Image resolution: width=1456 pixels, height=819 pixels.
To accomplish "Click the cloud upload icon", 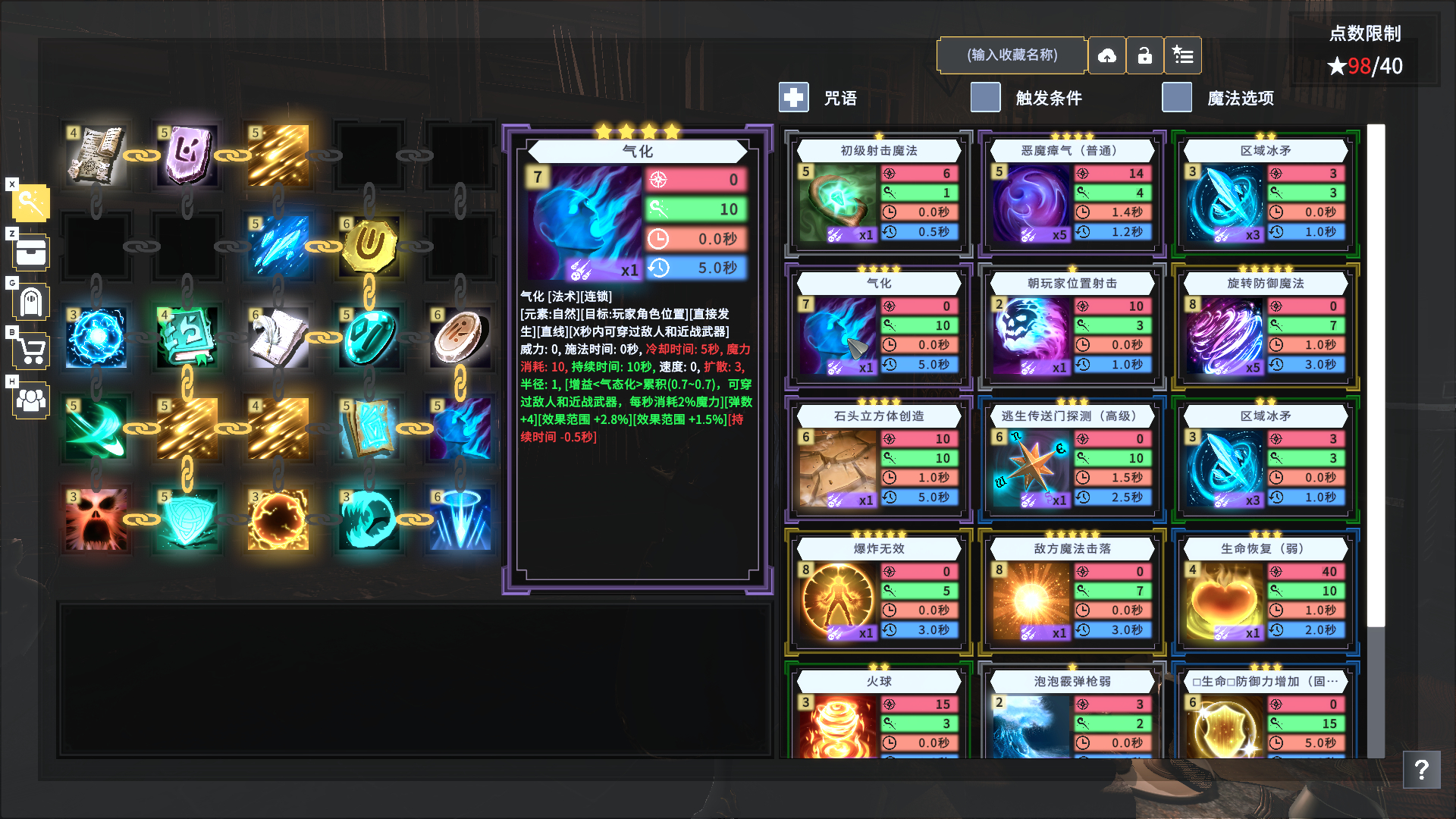I will click(1107, 55).
